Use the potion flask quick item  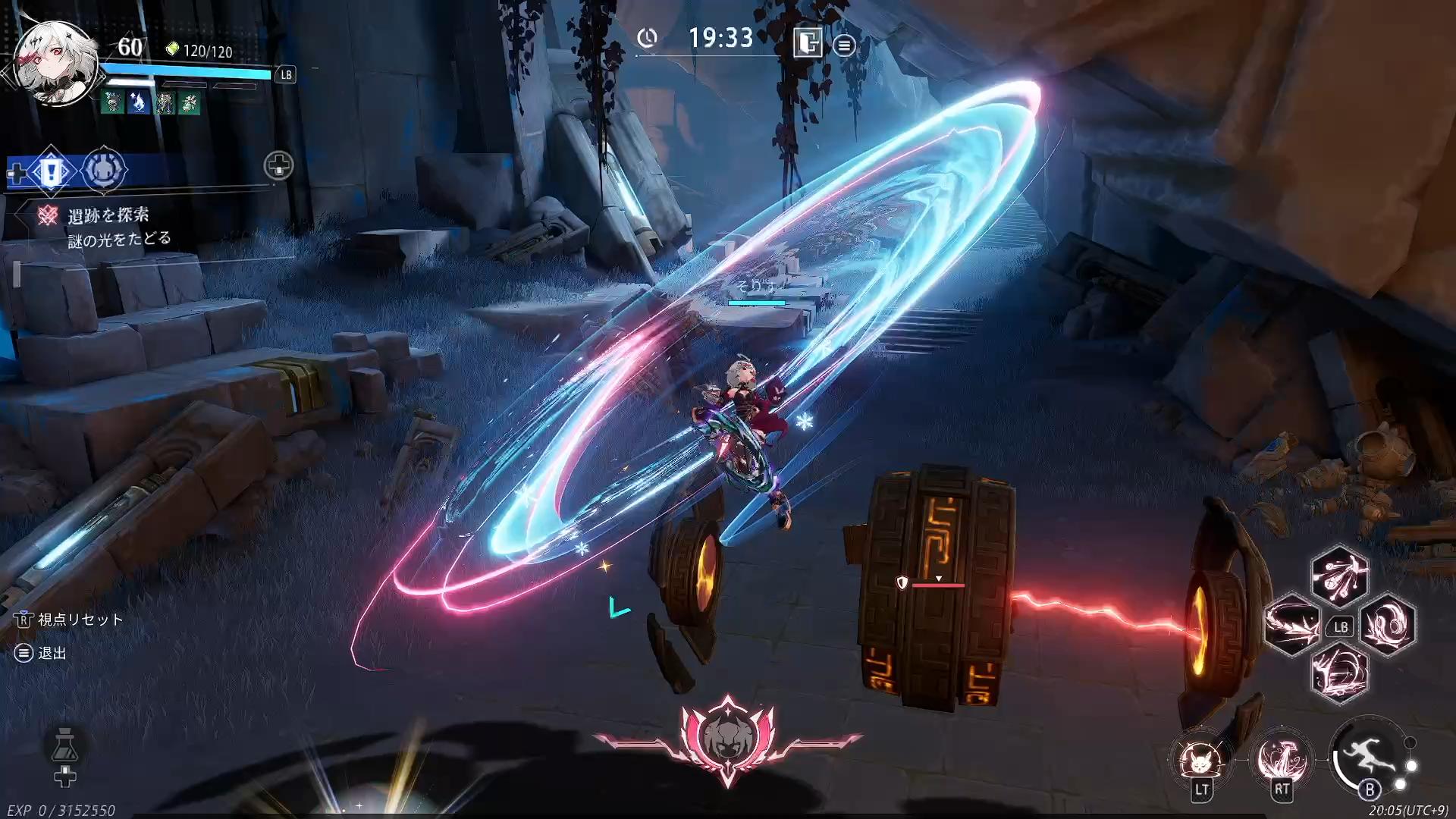65,745
